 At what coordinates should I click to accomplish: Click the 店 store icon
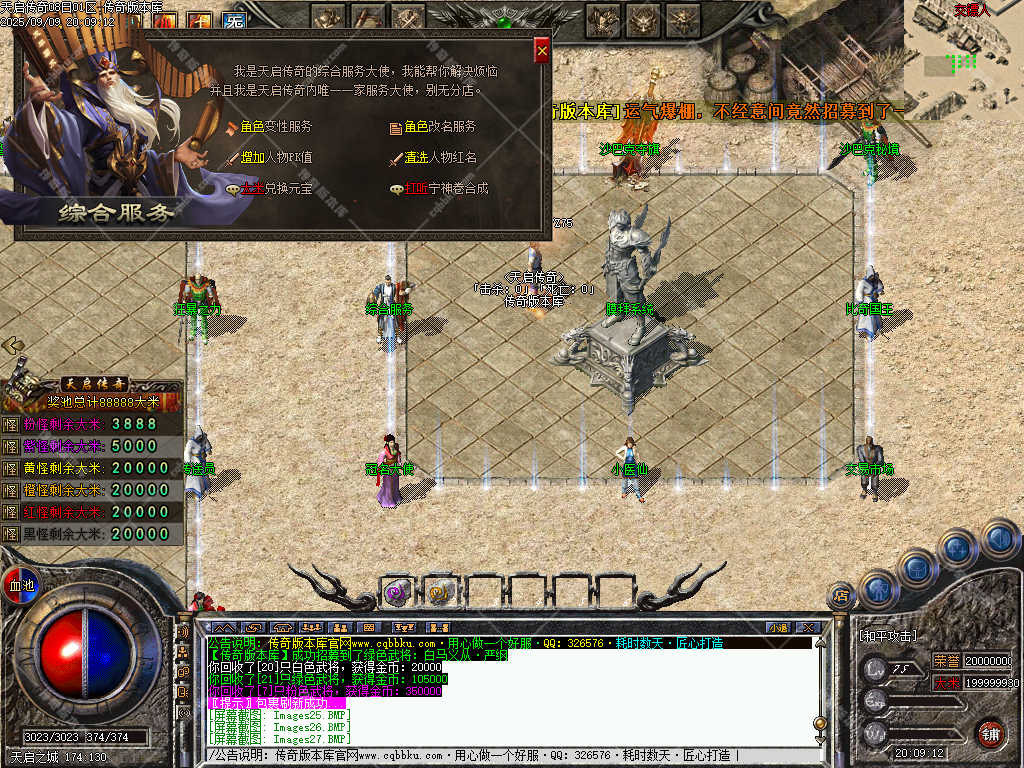click(841, 596)
